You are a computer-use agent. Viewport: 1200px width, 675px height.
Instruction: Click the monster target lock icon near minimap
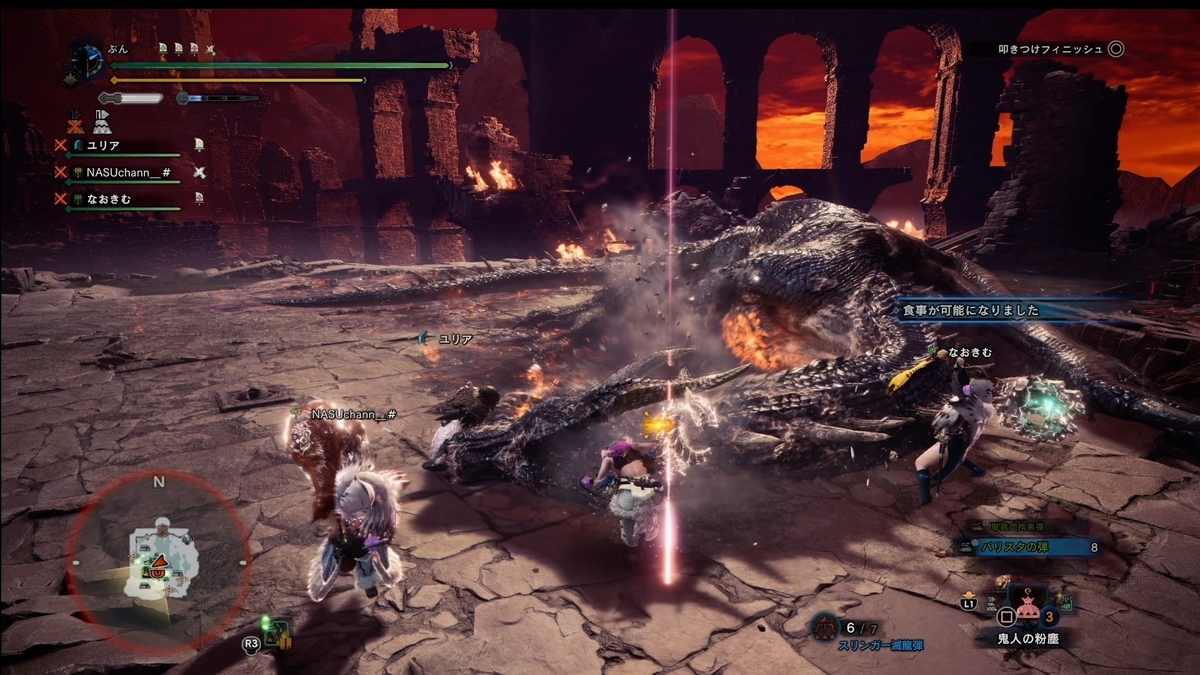277,633
